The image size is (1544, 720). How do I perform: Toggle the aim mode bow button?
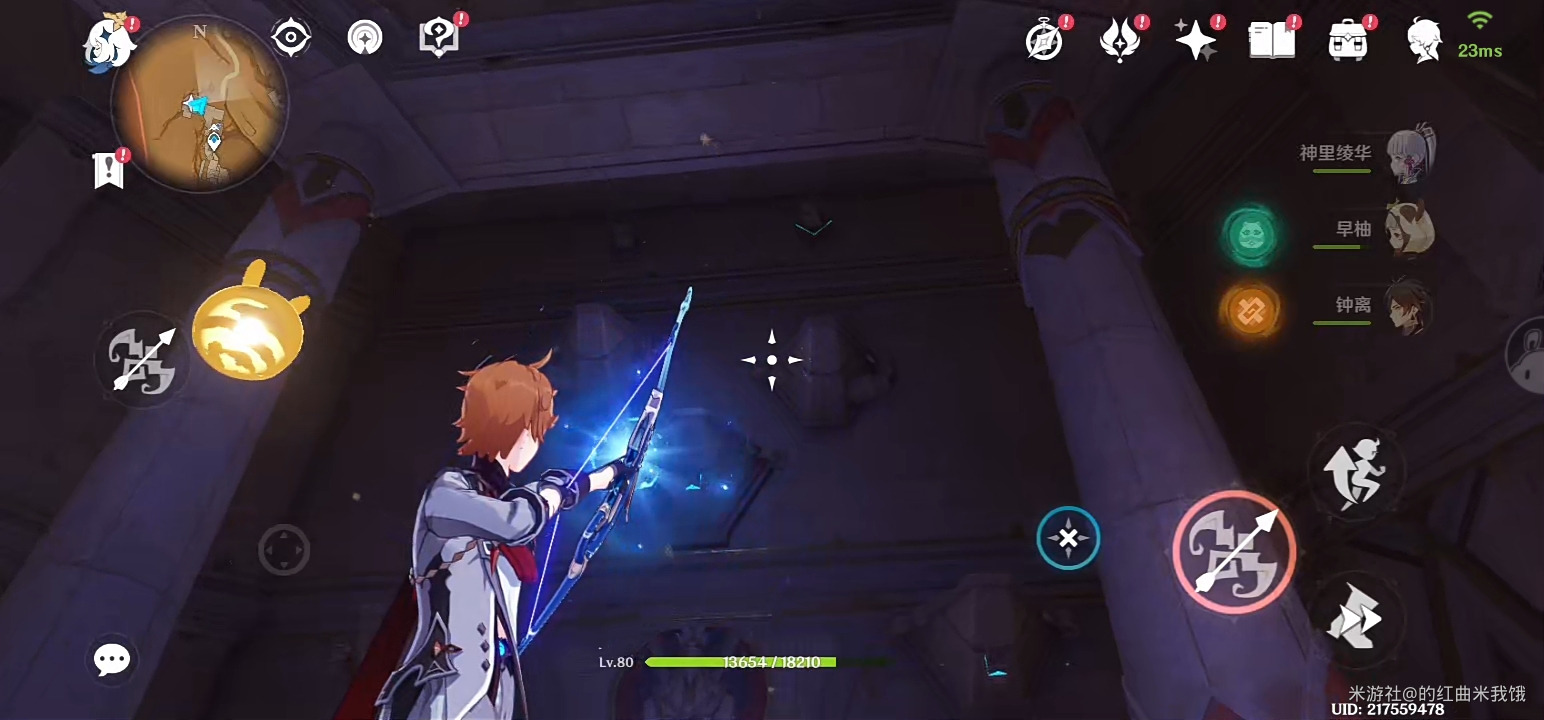click(143, 358)
